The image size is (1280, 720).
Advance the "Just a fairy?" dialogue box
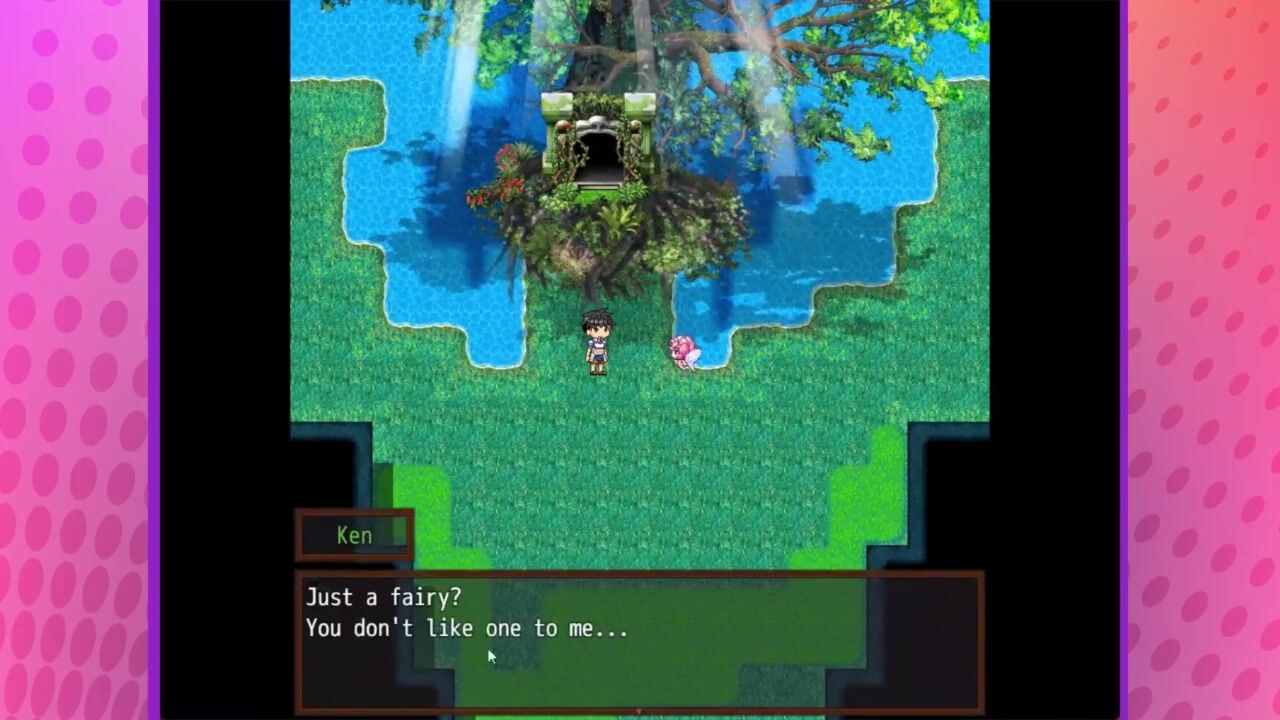click(x=639, y=640)
